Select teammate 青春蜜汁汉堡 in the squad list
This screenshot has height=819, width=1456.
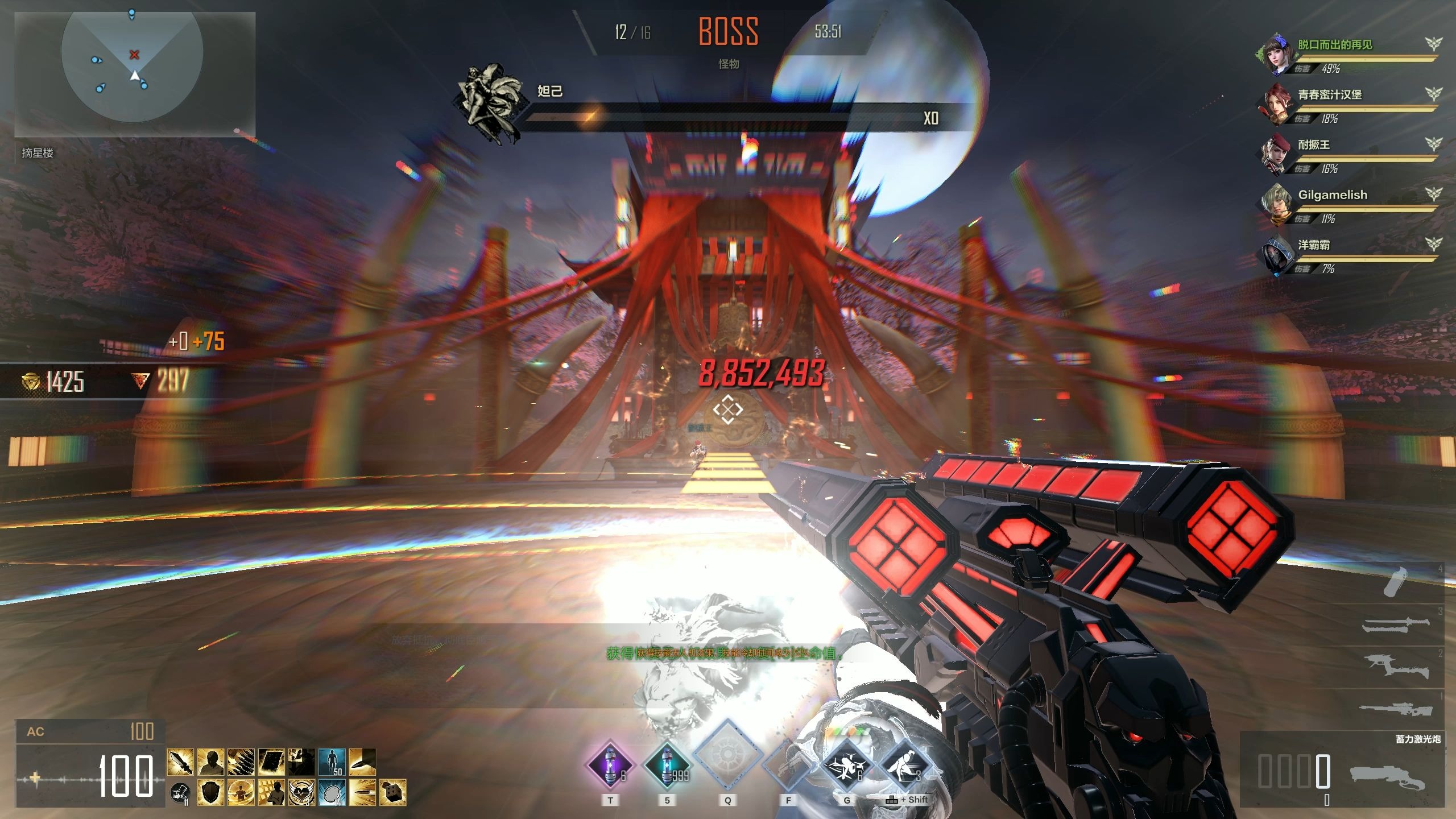pyautogui.click(x=1329, y=94)
